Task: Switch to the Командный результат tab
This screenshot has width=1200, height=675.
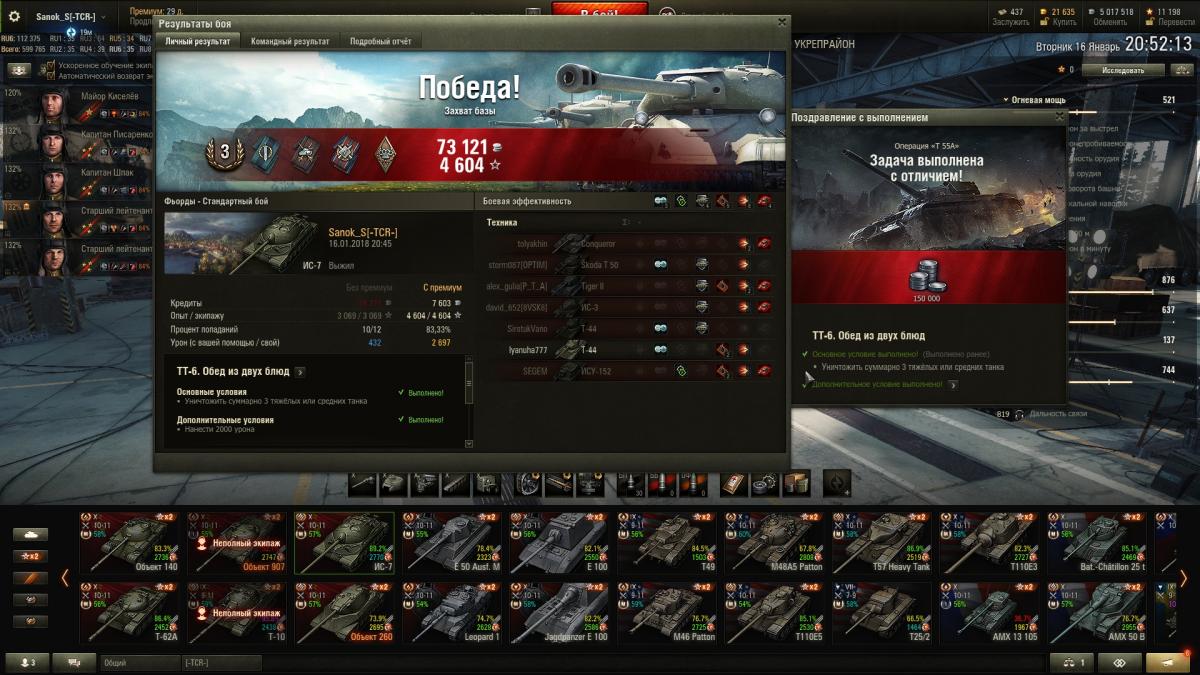Action: (x=290, y=41)
